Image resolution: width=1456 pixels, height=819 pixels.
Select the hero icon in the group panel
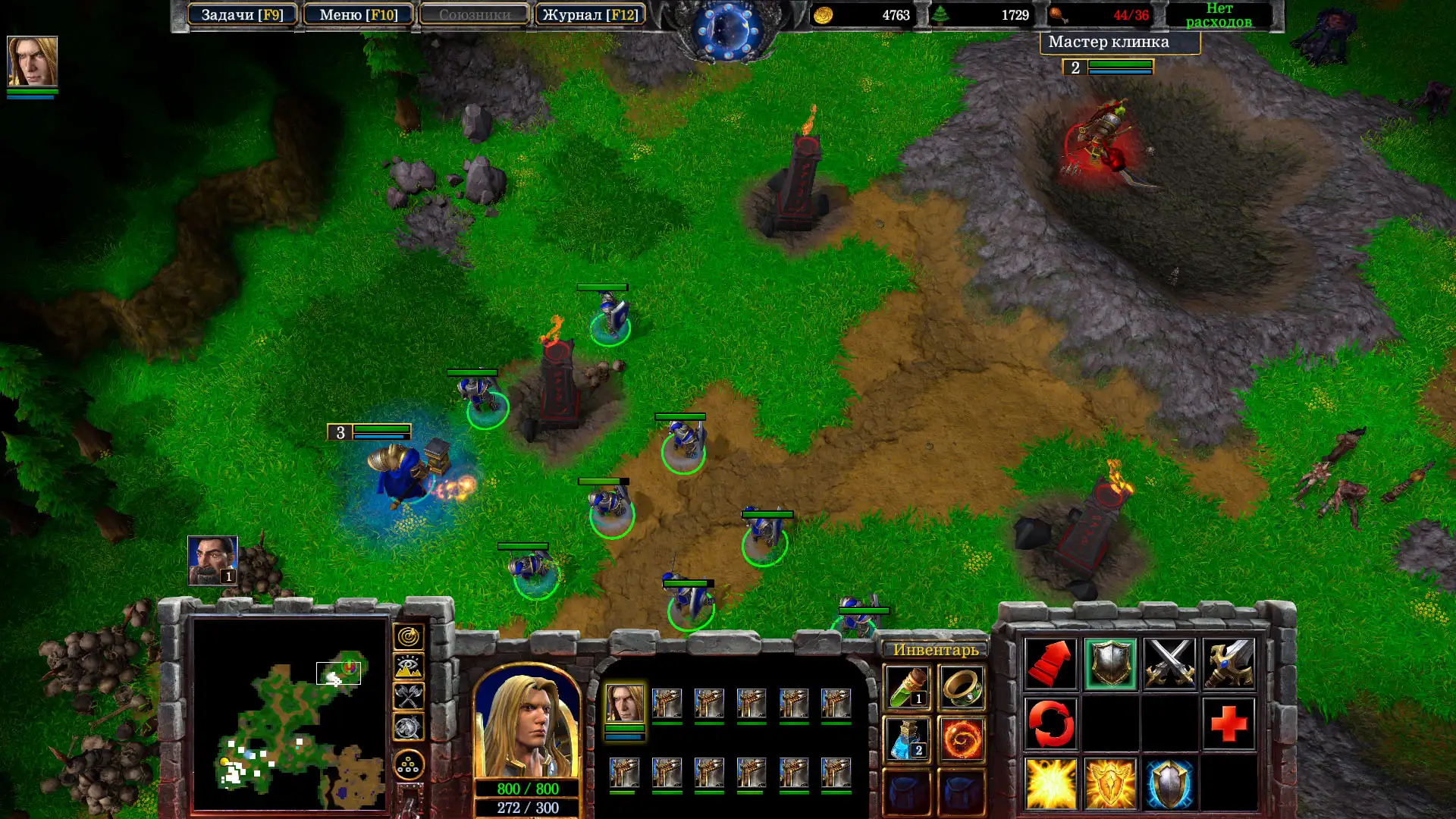(x=625, y=703)
